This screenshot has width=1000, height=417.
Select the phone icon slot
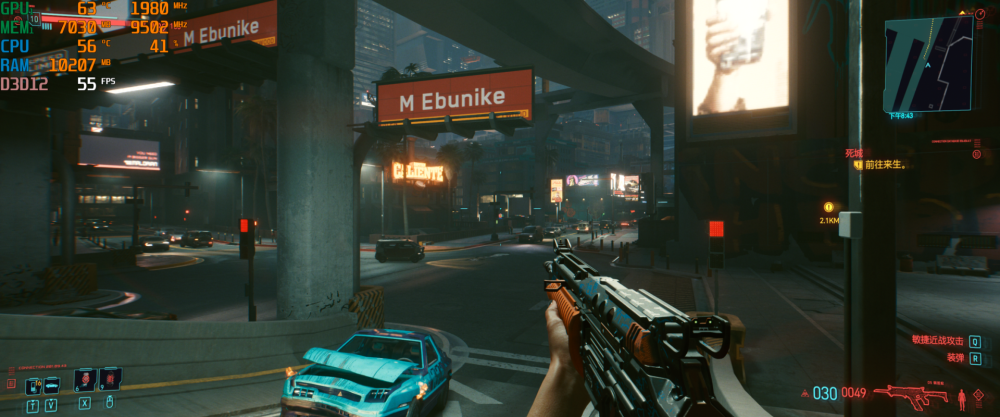coord(32,383)
